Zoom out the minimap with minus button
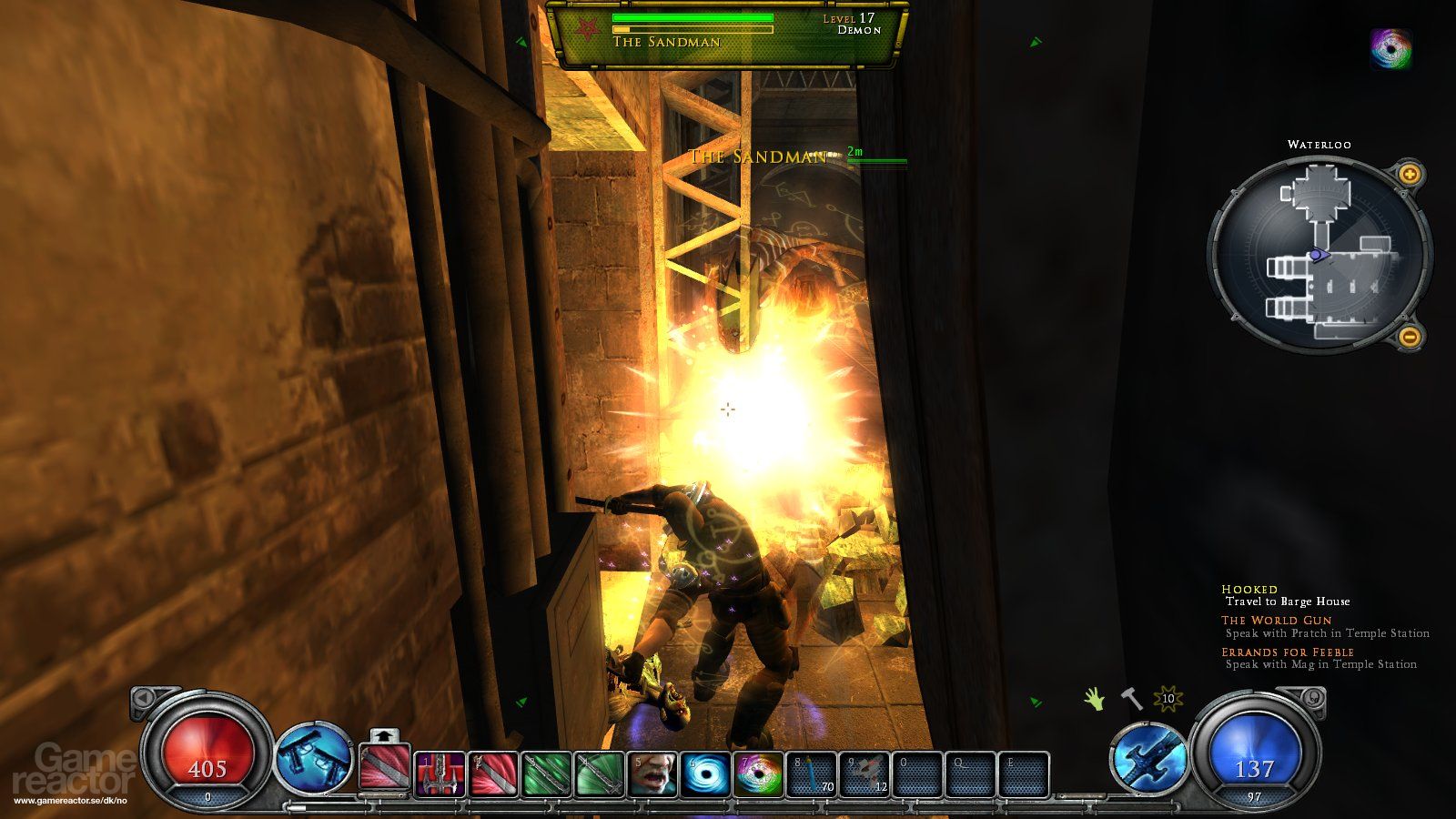Screen dimensions: 1456x819 [1410, 337]
